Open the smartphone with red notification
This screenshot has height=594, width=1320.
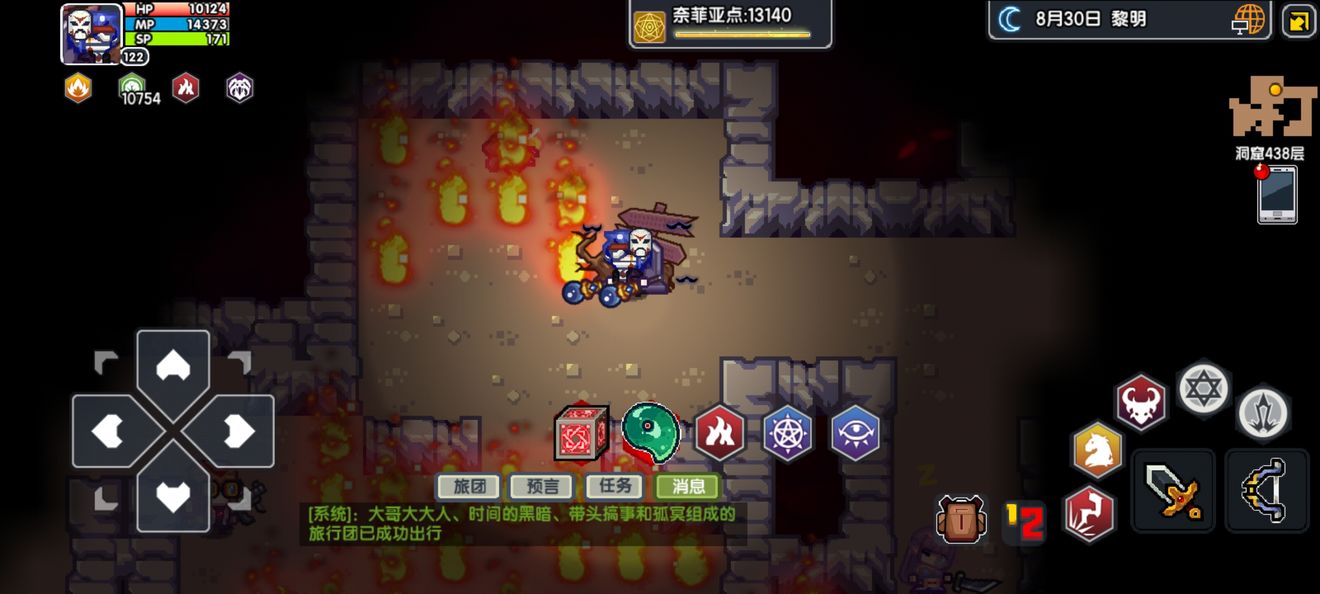pyautogui.click(x=1277, y=194)
